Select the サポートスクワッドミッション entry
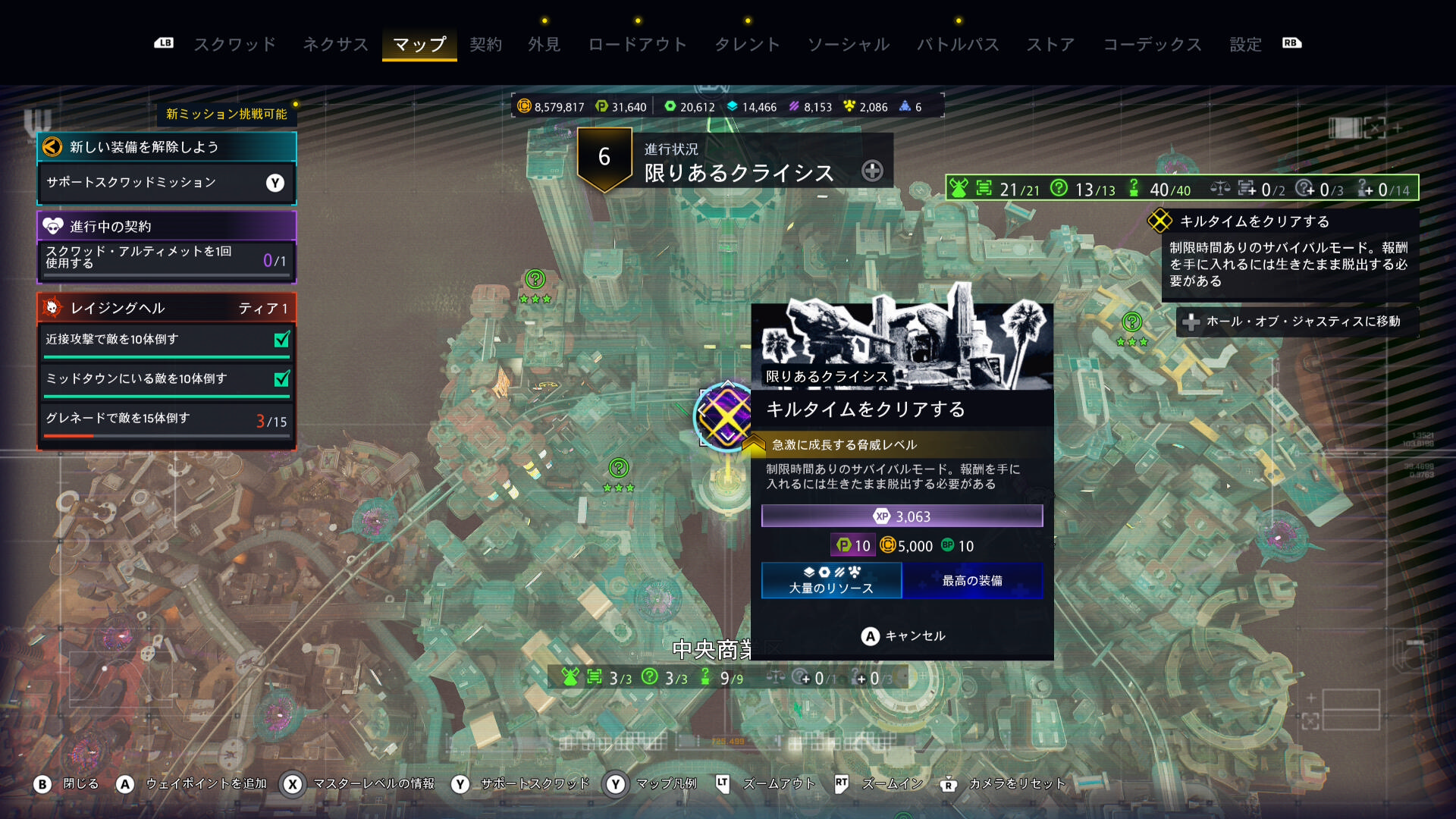Screen dimensions: 1456x819 [166, 183]
